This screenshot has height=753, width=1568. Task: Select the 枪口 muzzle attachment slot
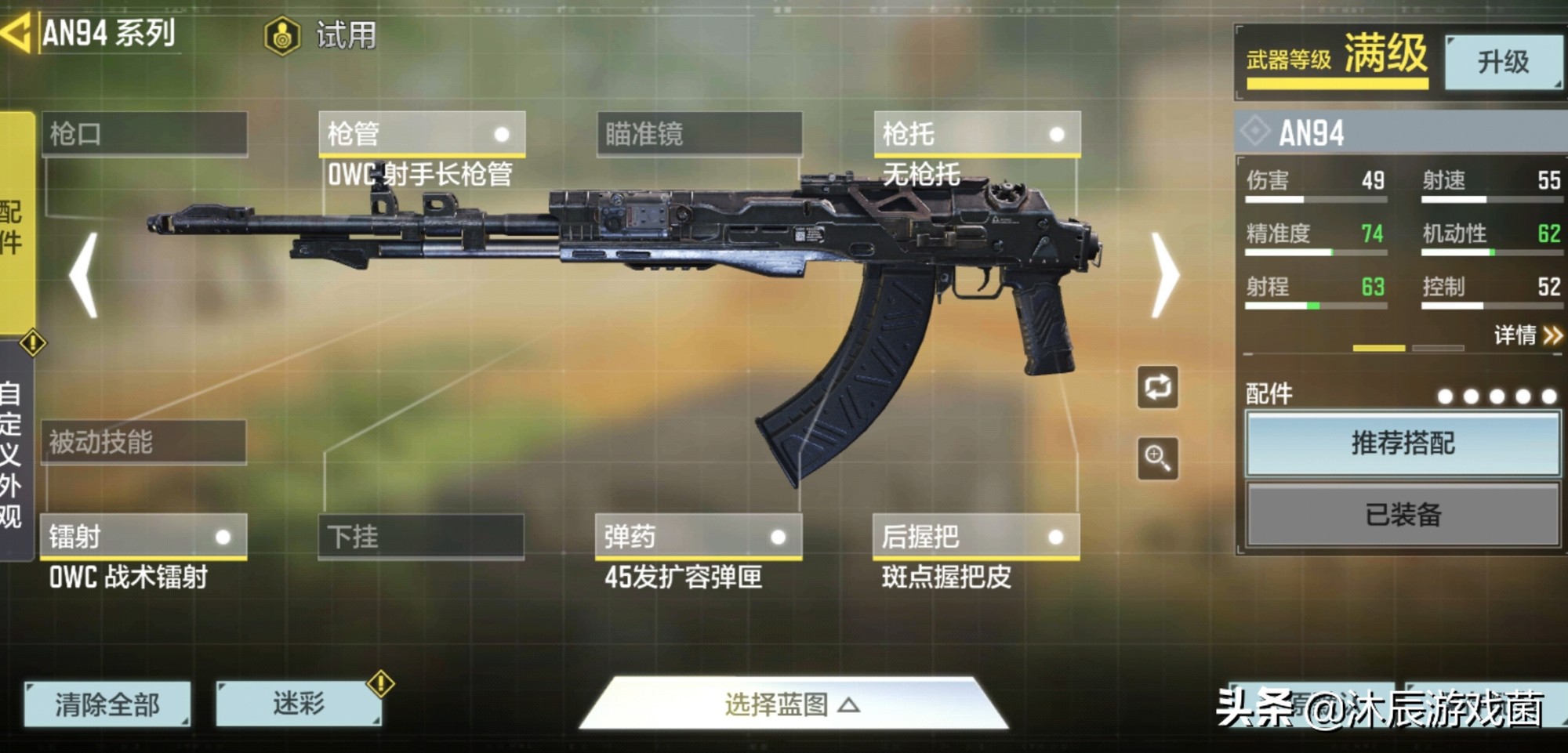pyautogui.click(x=144, y=134)
